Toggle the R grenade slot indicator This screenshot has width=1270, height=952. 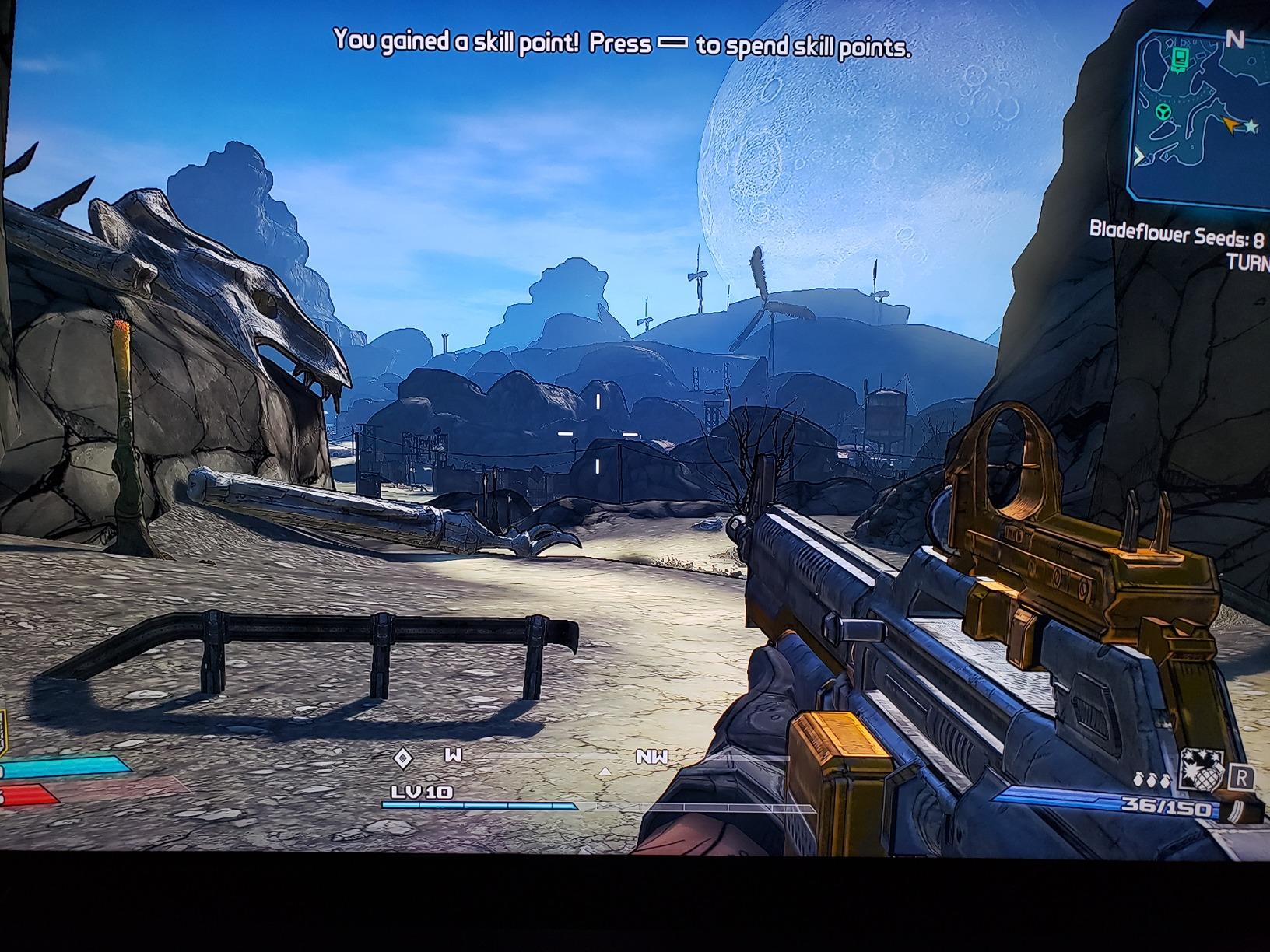(x=1242, y=776)
